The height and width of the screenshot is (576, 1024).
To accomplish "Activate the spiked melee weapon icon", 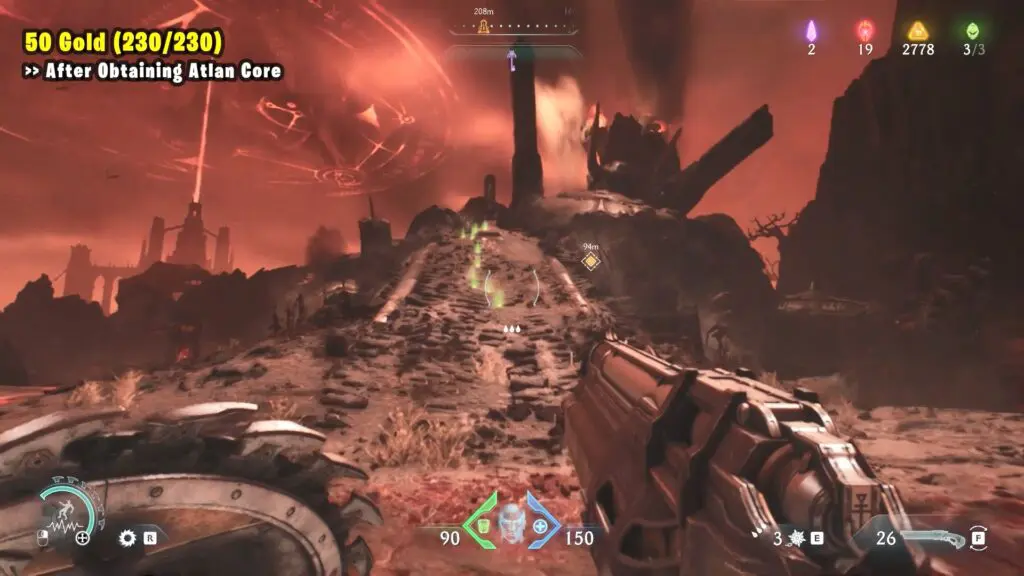I will tap(797, 538).
